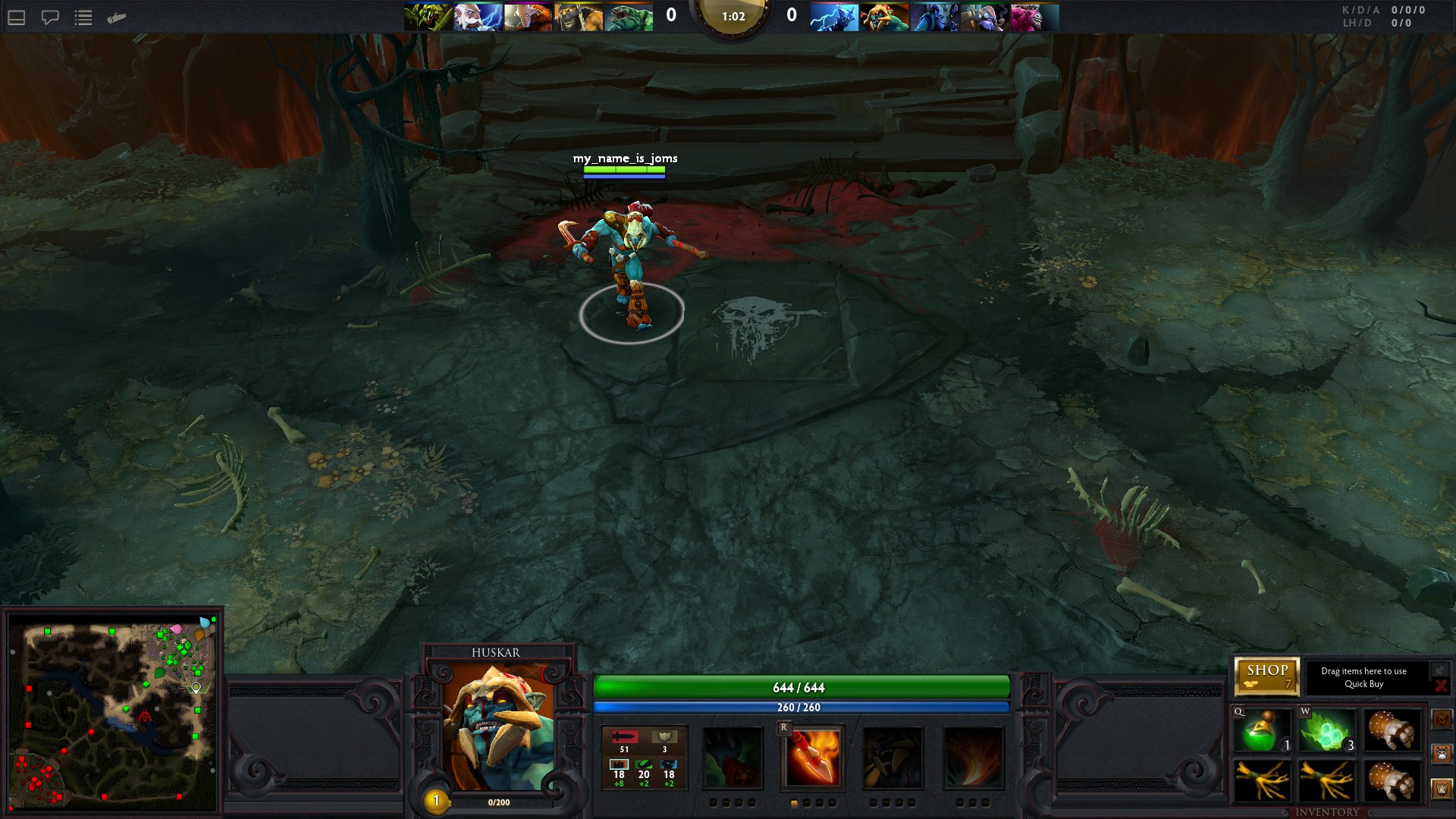Image resolution: width=1456 pixels, height=819 pixels.
Task: Select Tidehunter portrait in the top bar
Action: [x=628, y=17]
